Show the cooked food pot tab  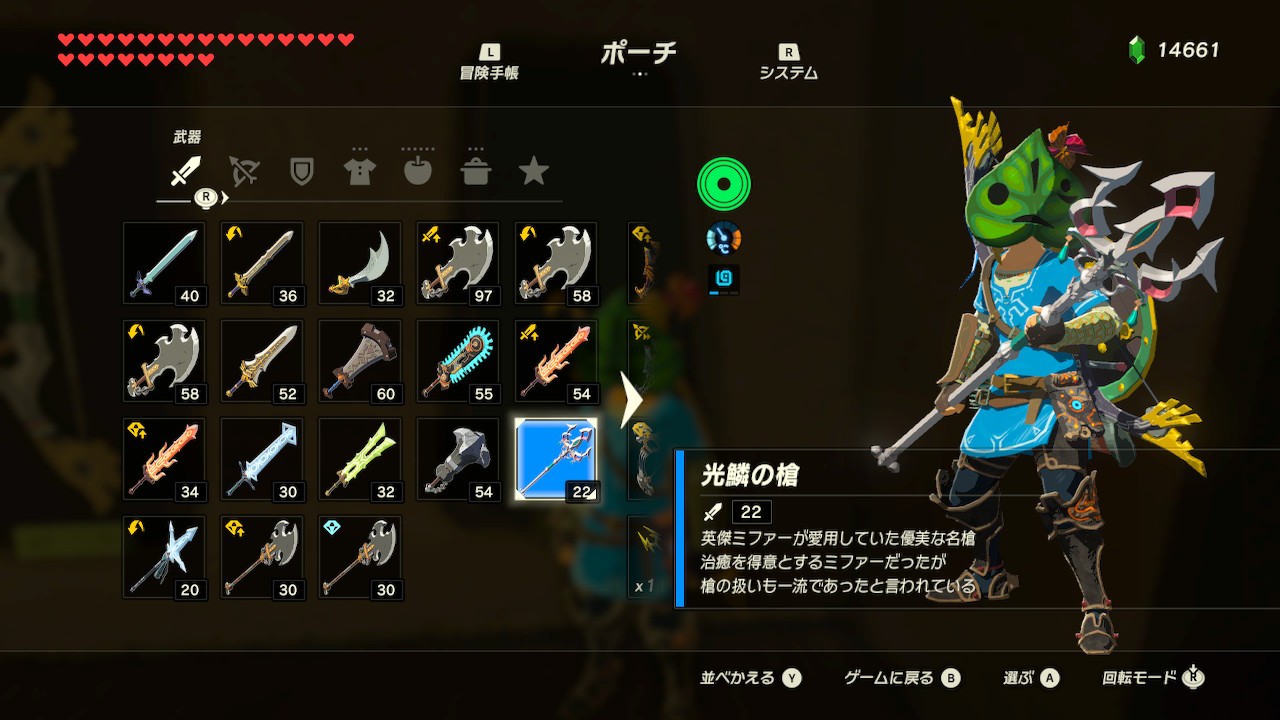pyautogui.click(x=476, y=171)
